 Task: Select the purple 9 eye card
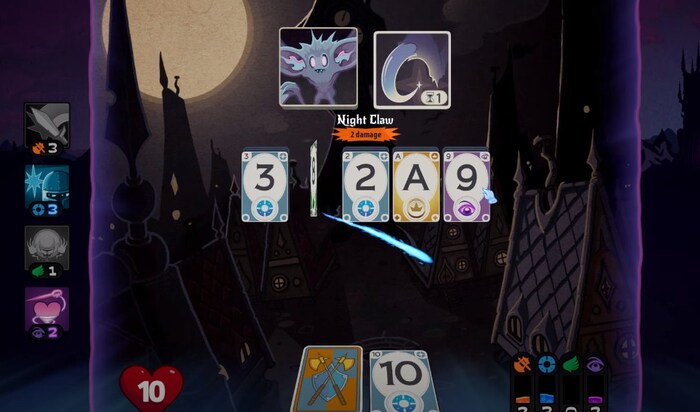(x=466, y=185)
